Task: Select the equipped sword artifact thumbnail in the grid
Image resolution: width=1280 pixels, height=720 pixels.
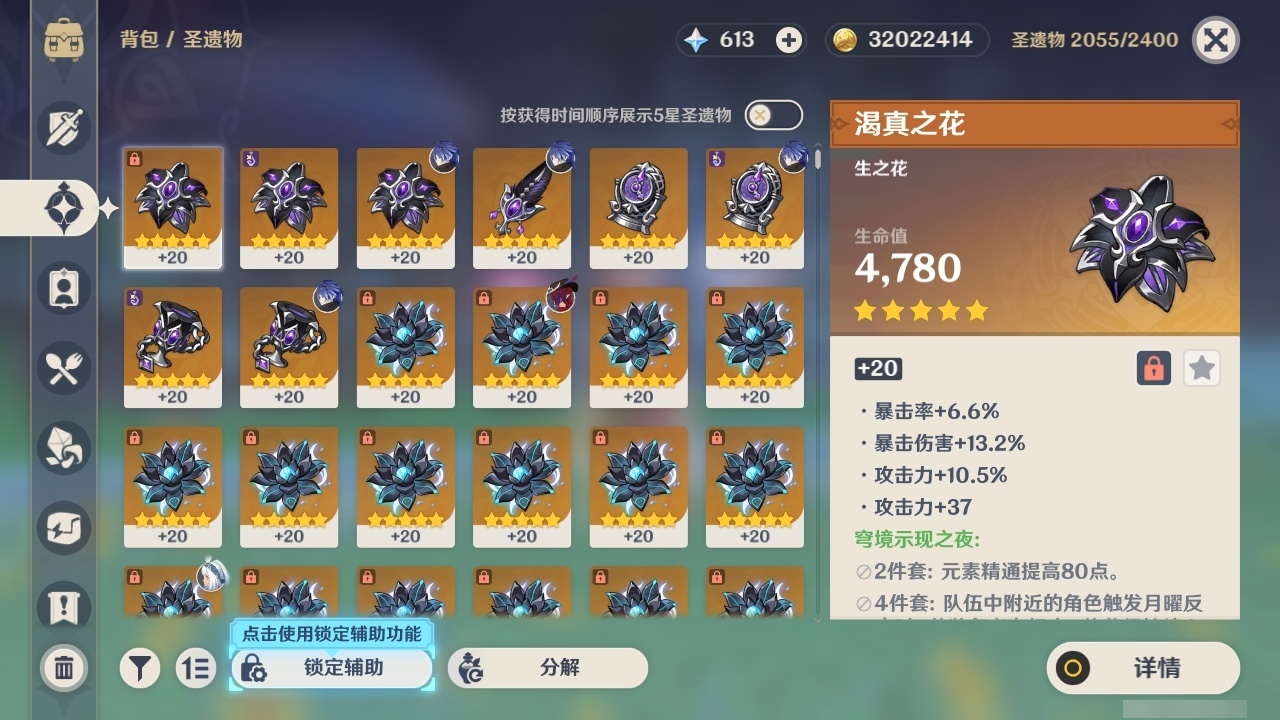Action: click(522, 205)
